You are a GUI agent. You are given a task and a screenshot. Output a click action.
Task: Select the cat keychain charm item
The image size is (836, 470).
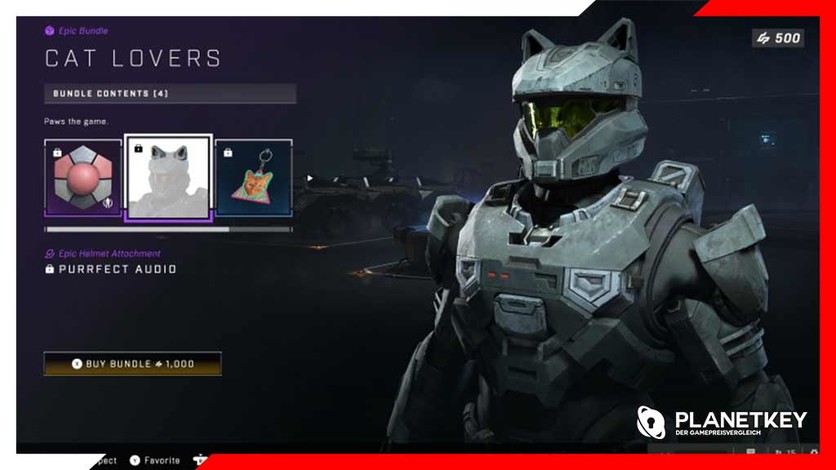tap(253, 178)
